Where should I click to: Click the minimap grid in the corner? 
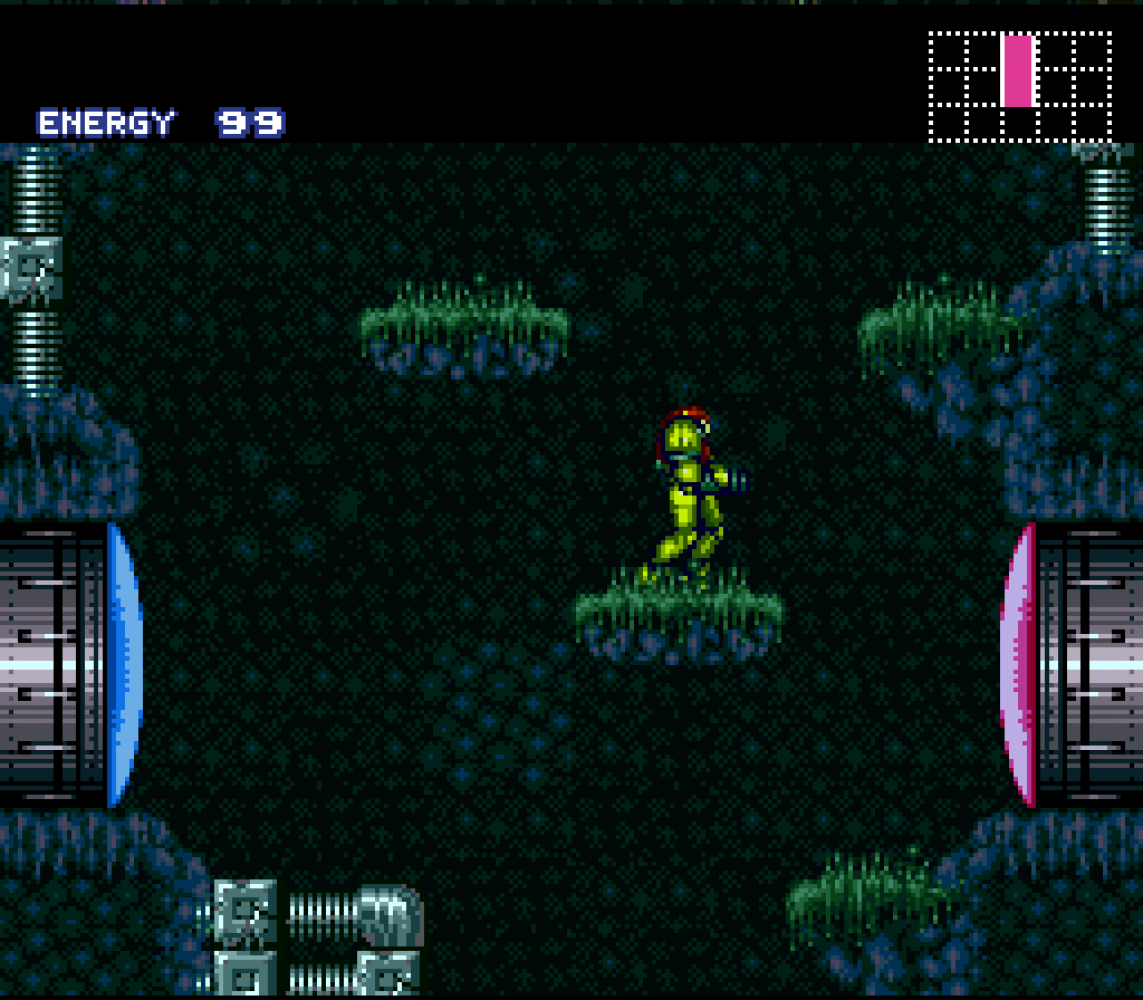1020,86
